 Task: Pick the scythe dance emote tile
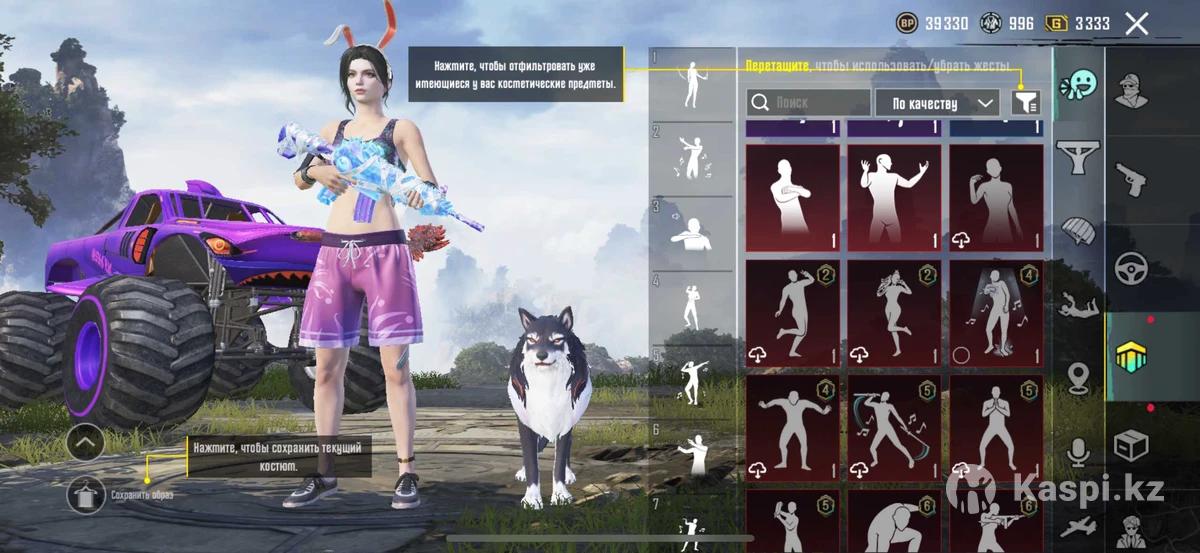(894, 428)
